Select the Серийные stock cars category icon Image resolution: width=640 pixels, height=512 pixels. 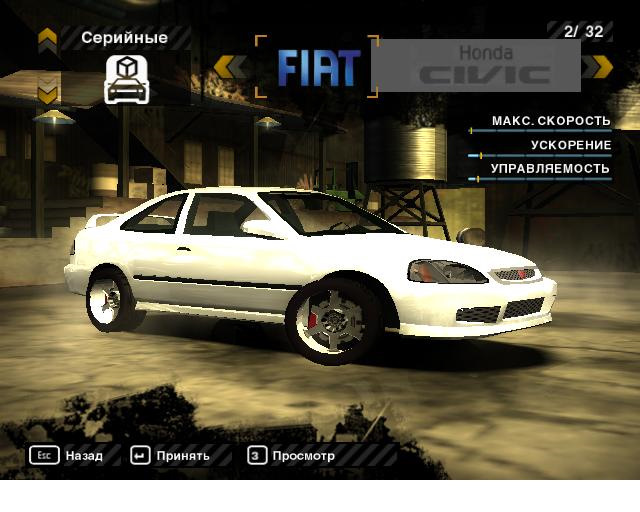pyautogui.click(x=126, y=80)
